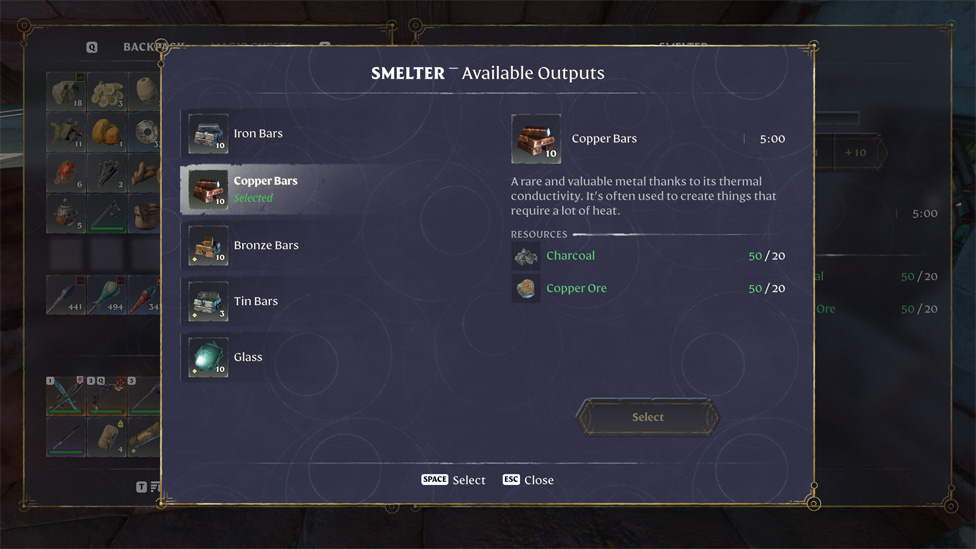Screen dimensions: 976x549
Task: Click the Copper Ore resource row
Action: tap(648, 289)
